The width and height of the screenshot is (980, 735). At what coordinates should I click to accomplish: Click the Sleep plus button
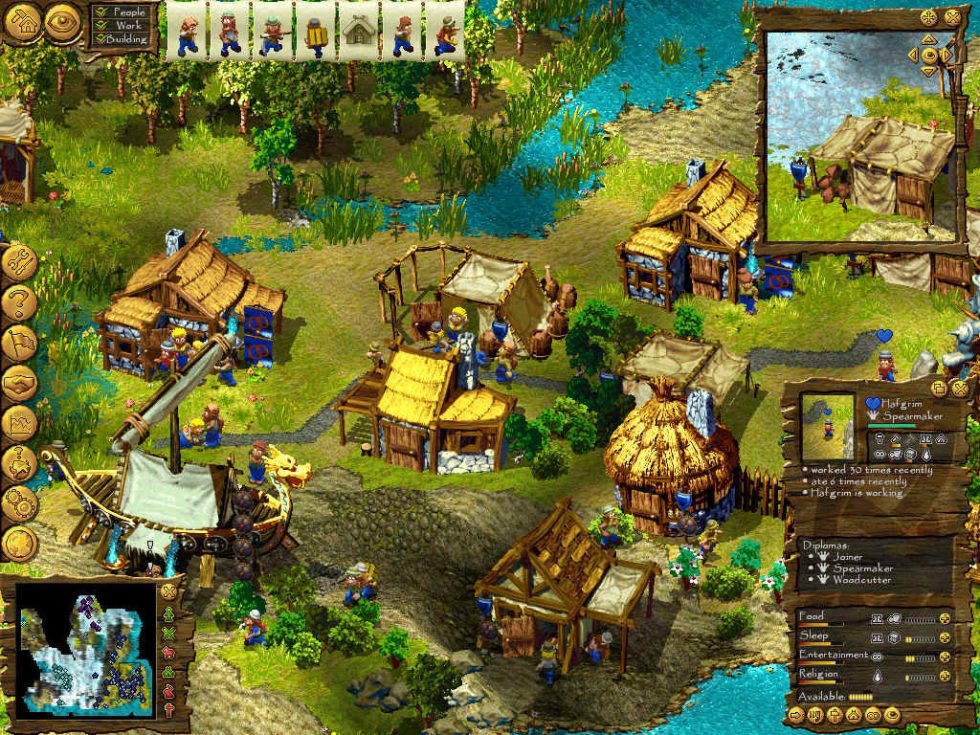pos(943,638)
